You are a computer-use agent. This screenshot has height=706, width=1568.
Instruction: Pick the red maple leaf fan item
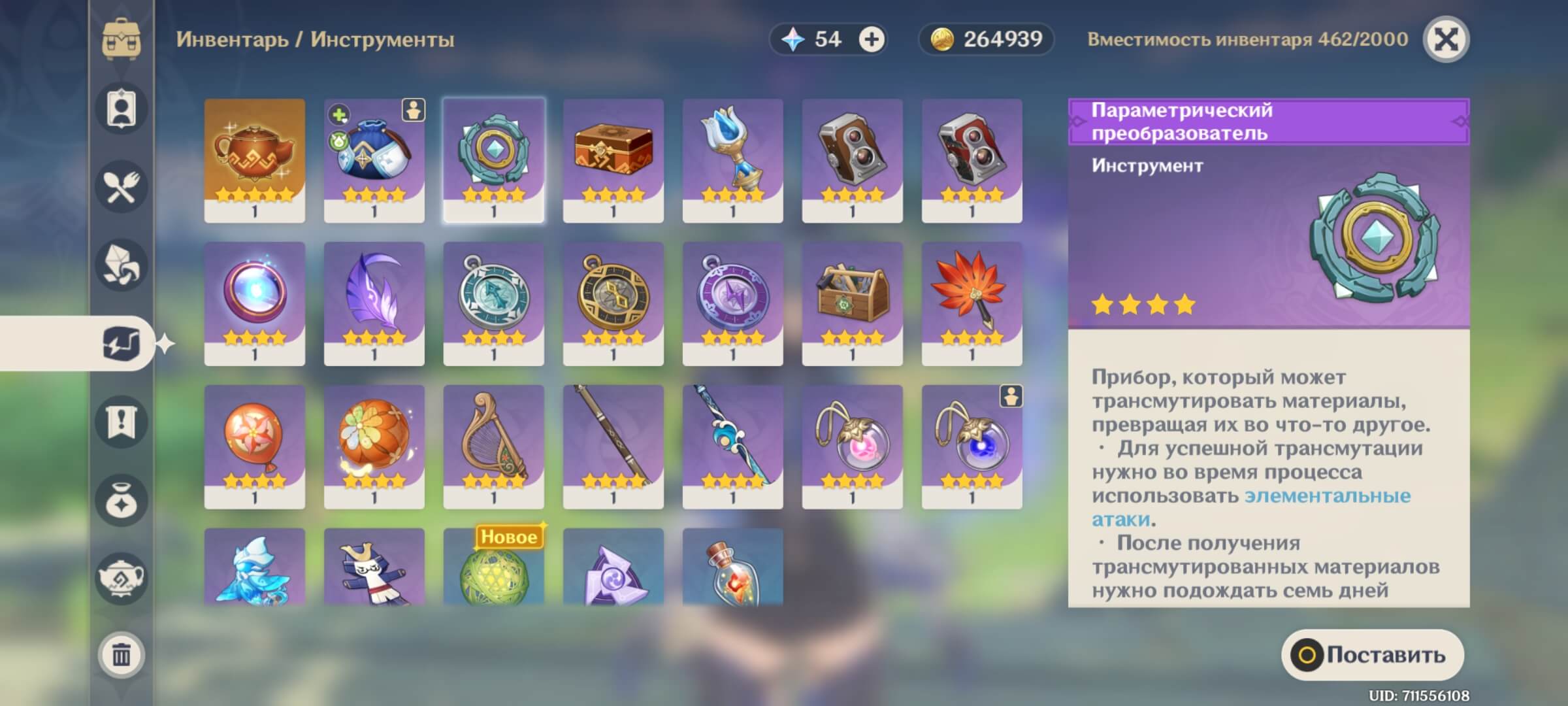[x=972, y=303]
